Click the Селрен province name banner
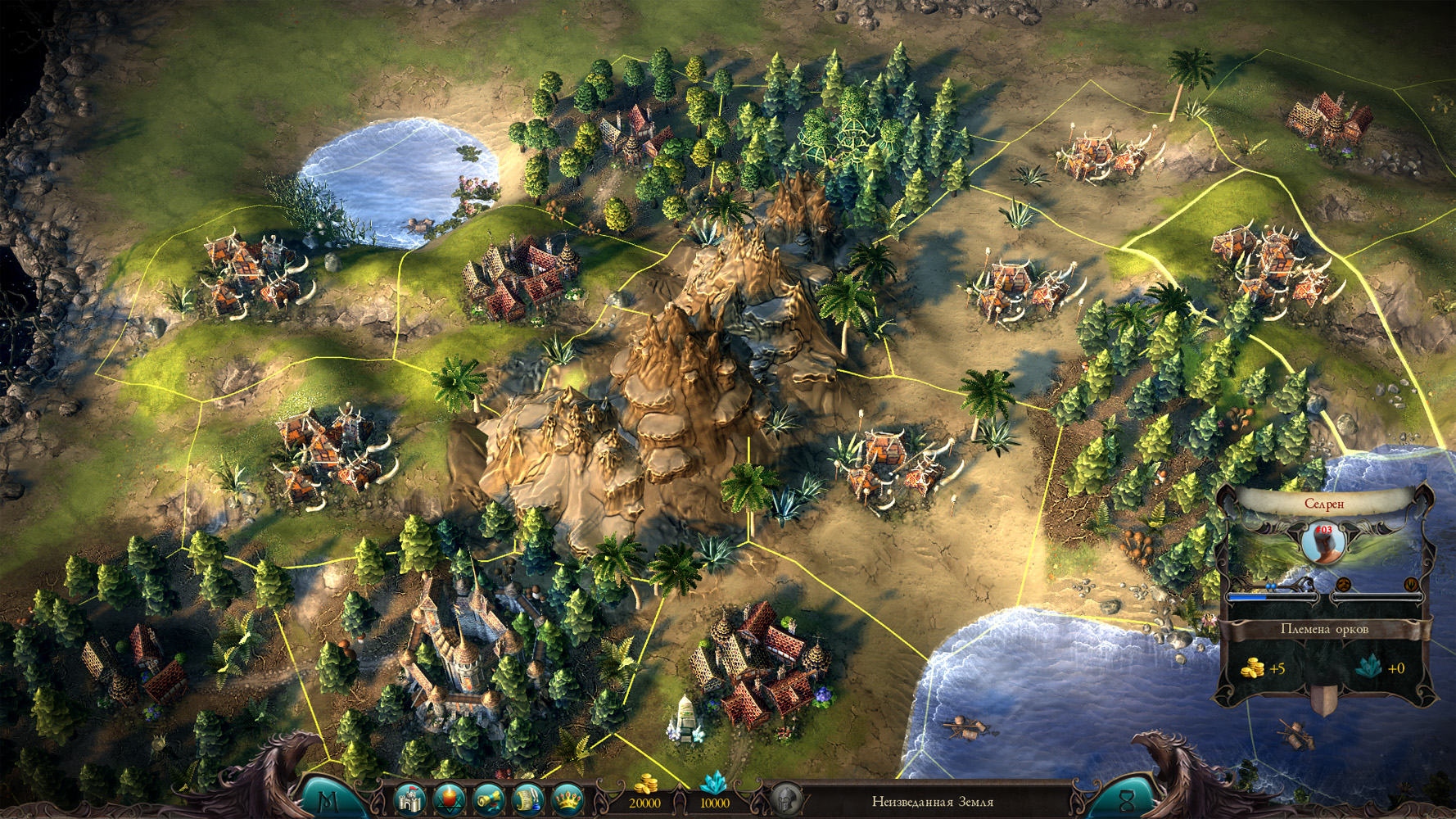Image resolution: width=1456 pixels, height=819 pixels. point(1323,505)
